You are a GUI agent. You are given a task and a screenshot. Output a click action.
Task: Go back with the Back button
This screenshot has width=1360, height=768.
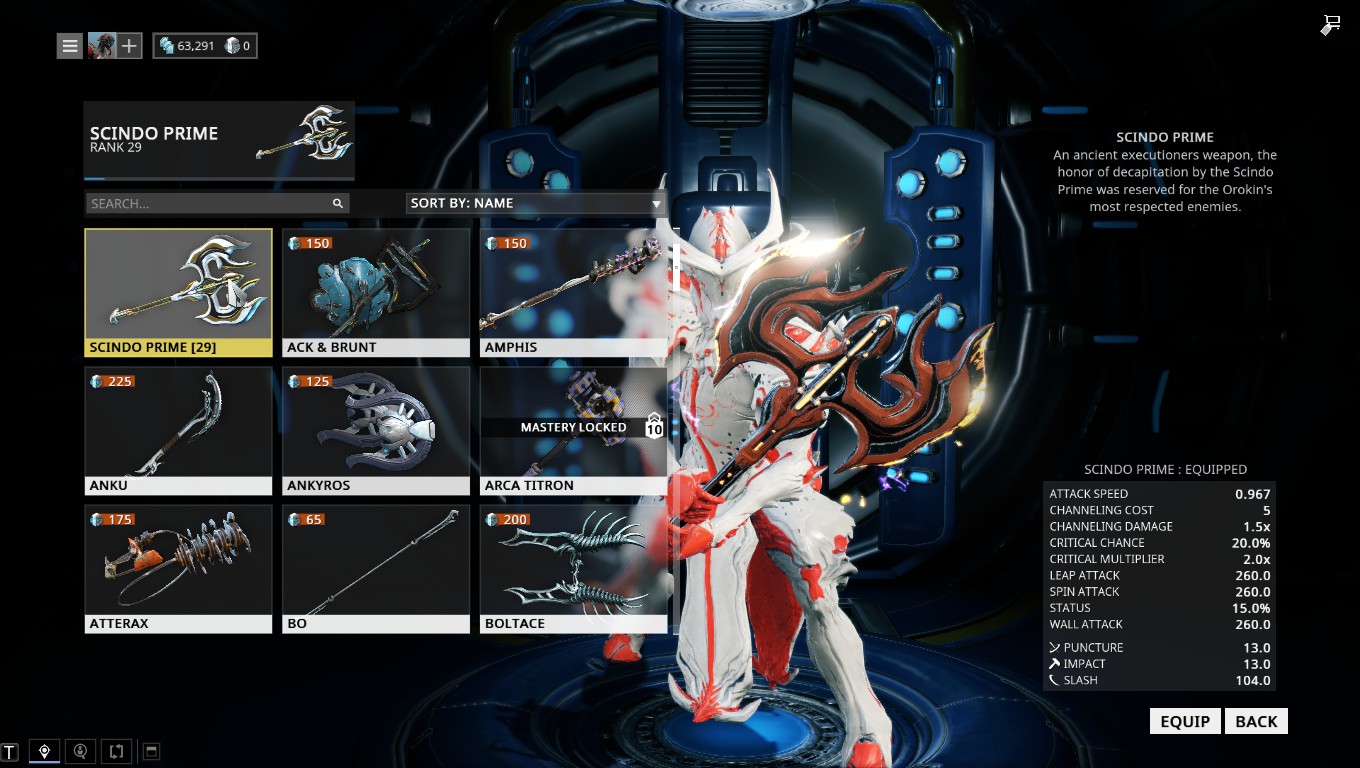[x=1256, y=721]
